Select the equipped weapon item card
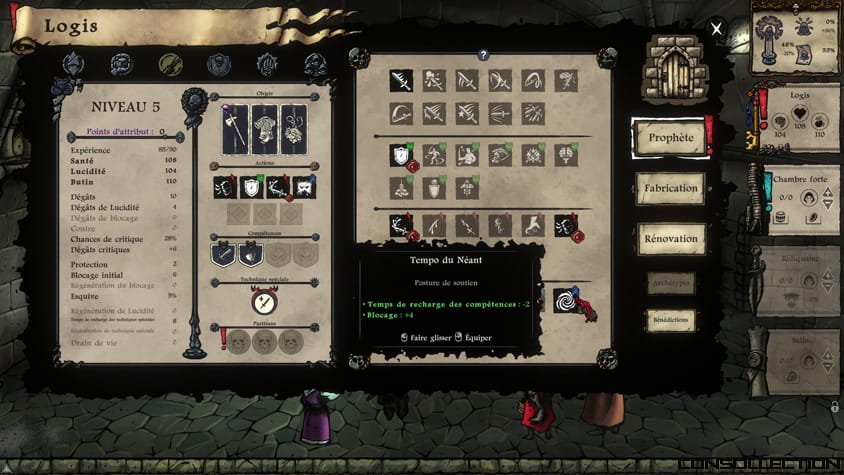Image resolution: width=844 pixels, height=475 pixels. [236, 130]
